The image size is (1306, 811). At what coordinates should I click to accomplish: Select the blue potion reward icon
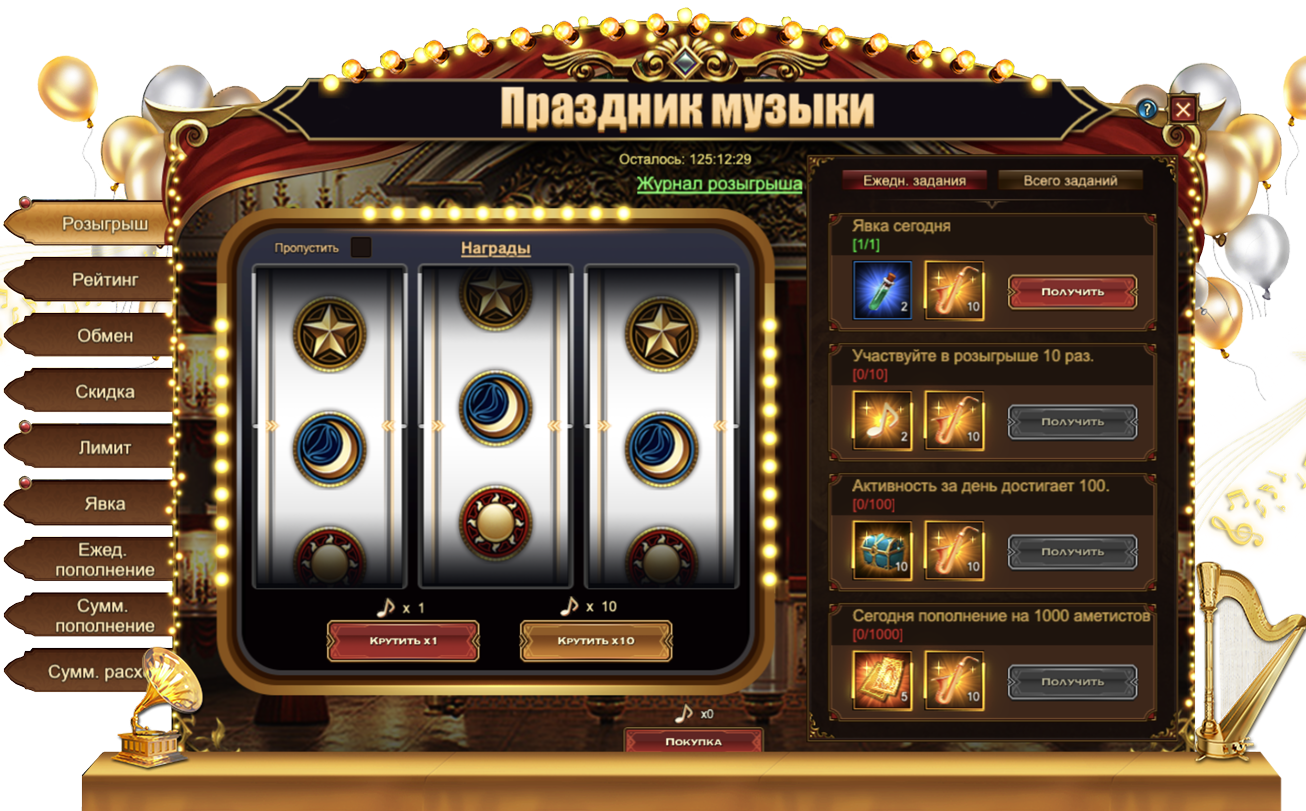coord(883,291)
